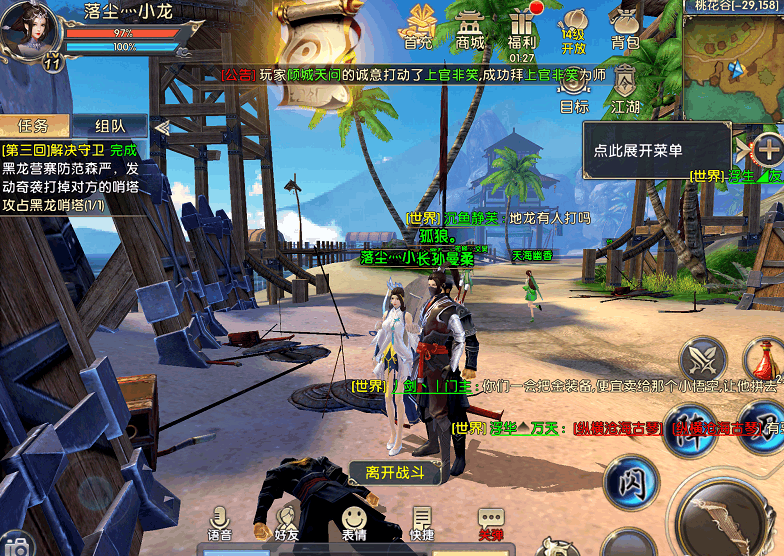Open the 好友 friends list
Image resolution: width=784 pixels, height=556 pixels.
[286, 523]
